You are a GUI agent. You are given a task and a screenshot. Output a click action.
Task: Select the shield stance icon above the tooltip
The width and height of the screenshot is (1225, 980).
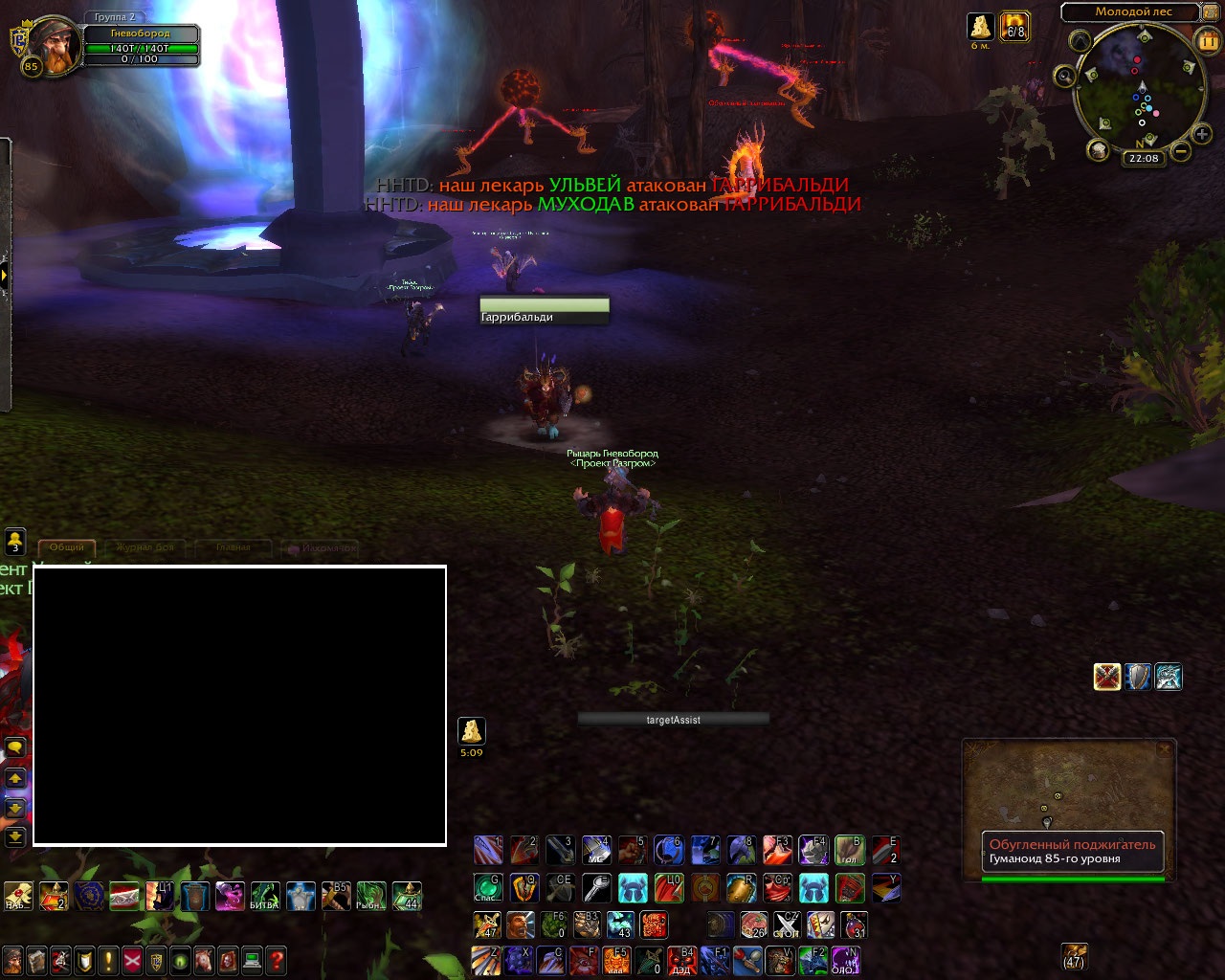1138,677
